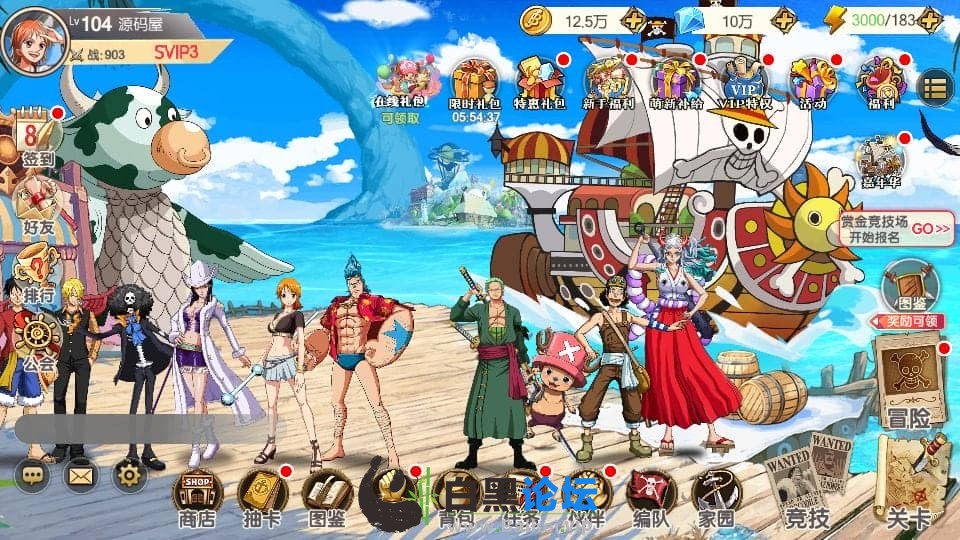Open the 关卡 stage map

(908, 480)
